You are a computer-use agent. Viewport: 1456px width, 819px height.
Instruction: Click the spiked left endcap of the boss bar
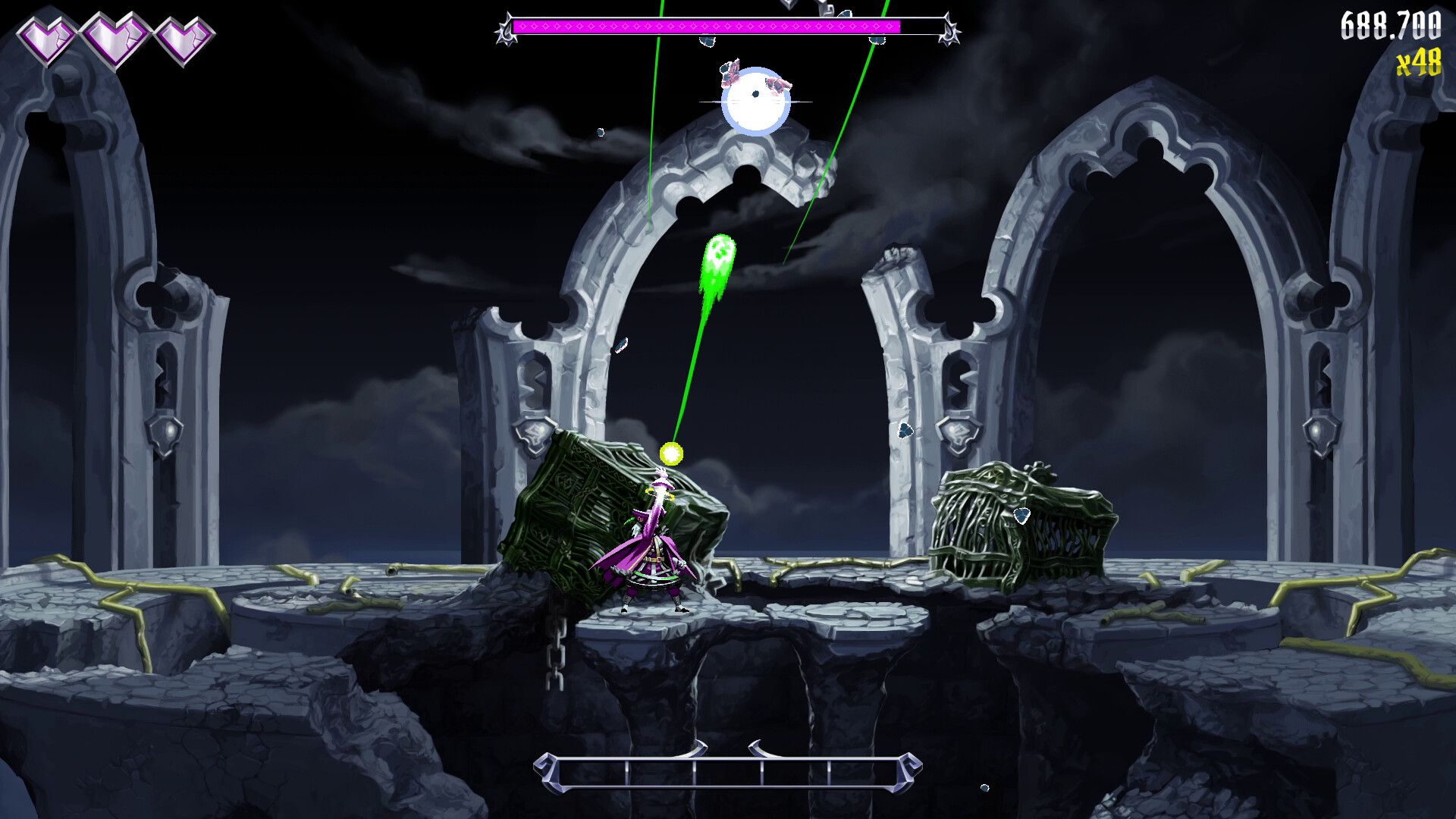(507, 29)
